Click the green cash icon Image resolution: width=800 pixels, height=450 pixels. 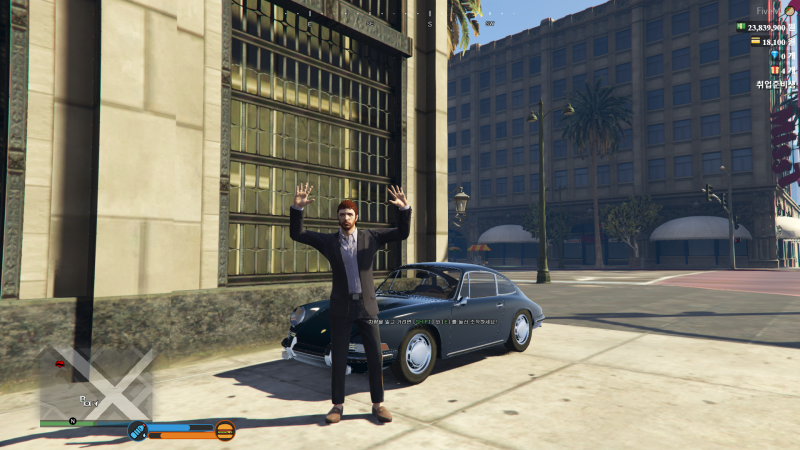click(741, 27)
